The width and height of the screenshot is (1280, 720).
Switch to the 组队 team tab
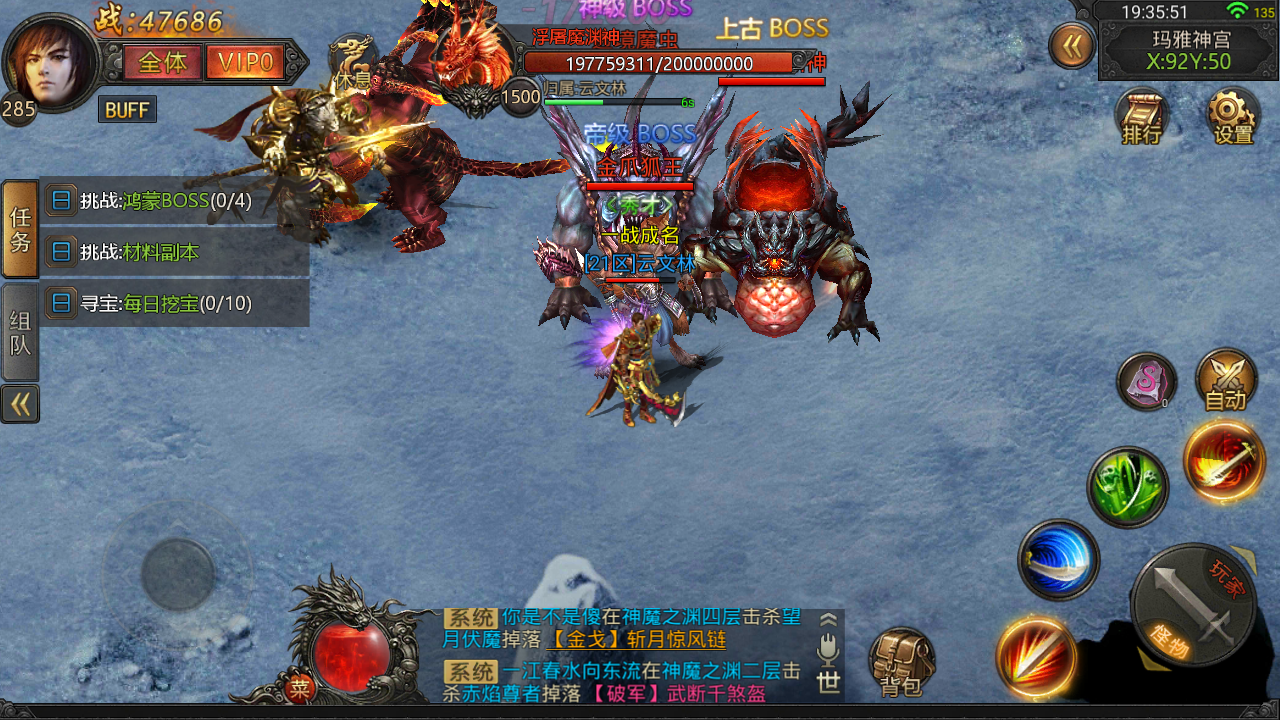point(20,332)
